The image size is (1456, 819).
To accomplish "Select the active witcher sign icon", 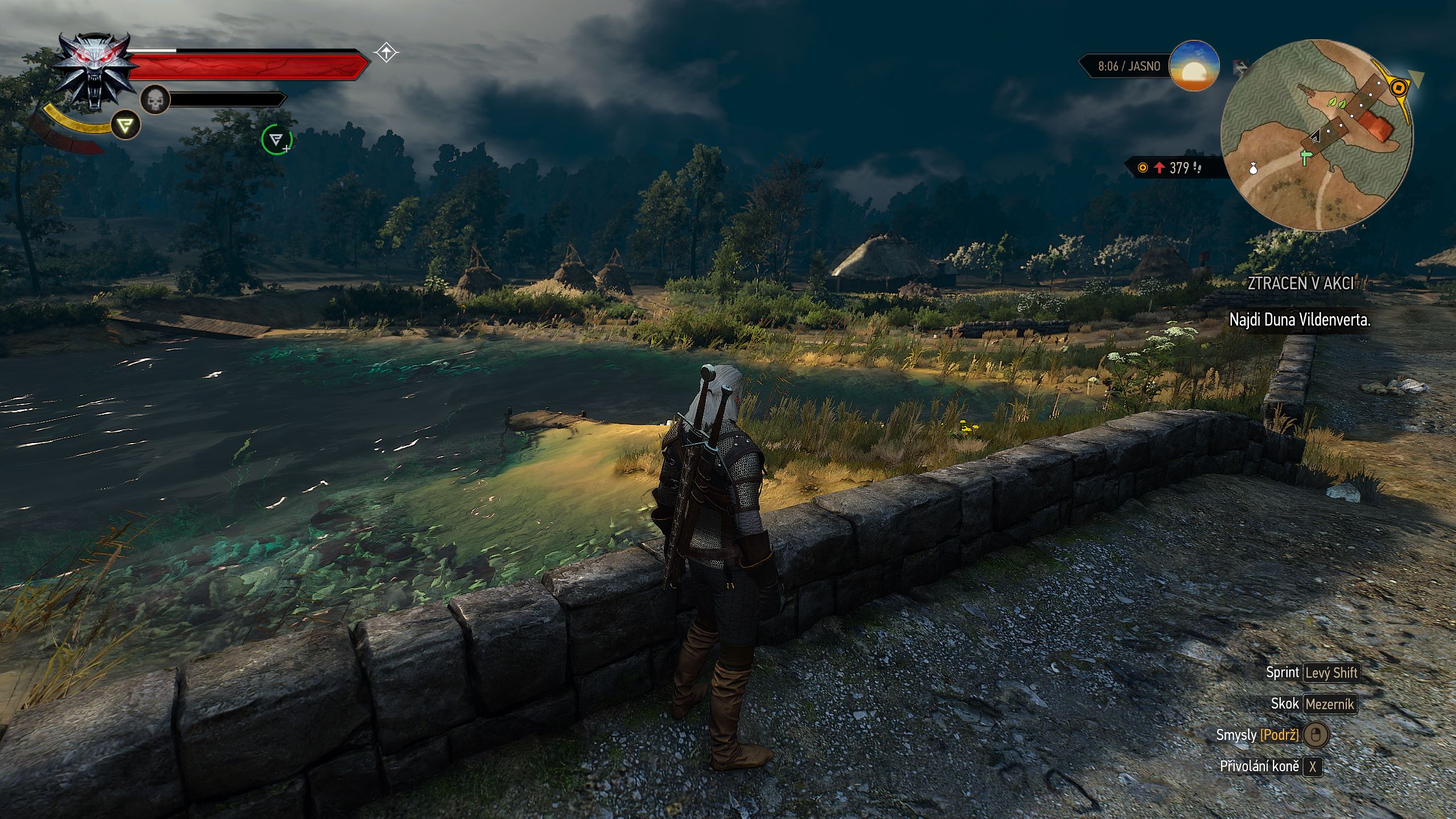I will (x=125, y=125).
